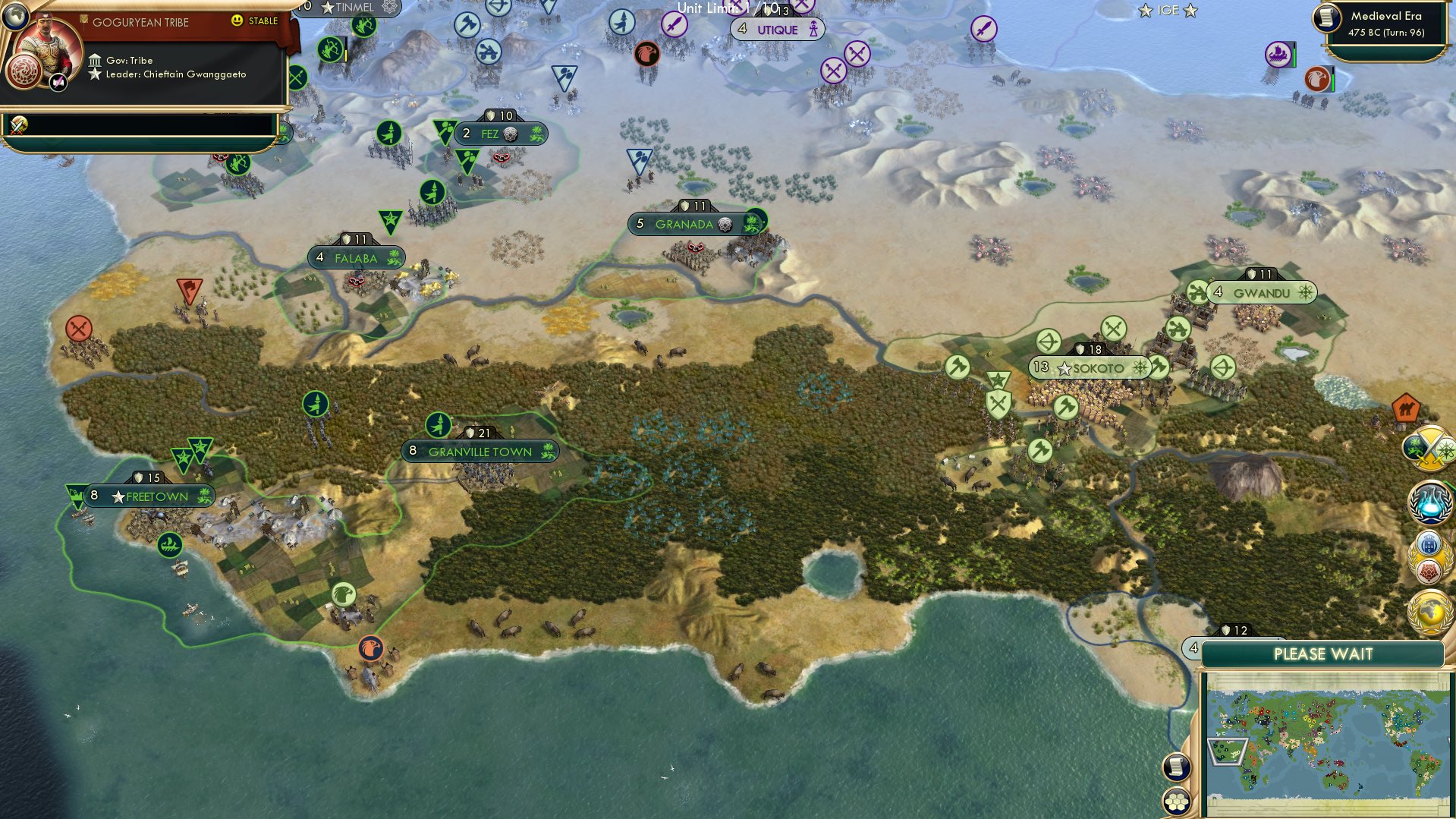Click the STABLE smiley status indicator
The height and width of the screenshot is (819, 1456).
click(x=237, y=21)
